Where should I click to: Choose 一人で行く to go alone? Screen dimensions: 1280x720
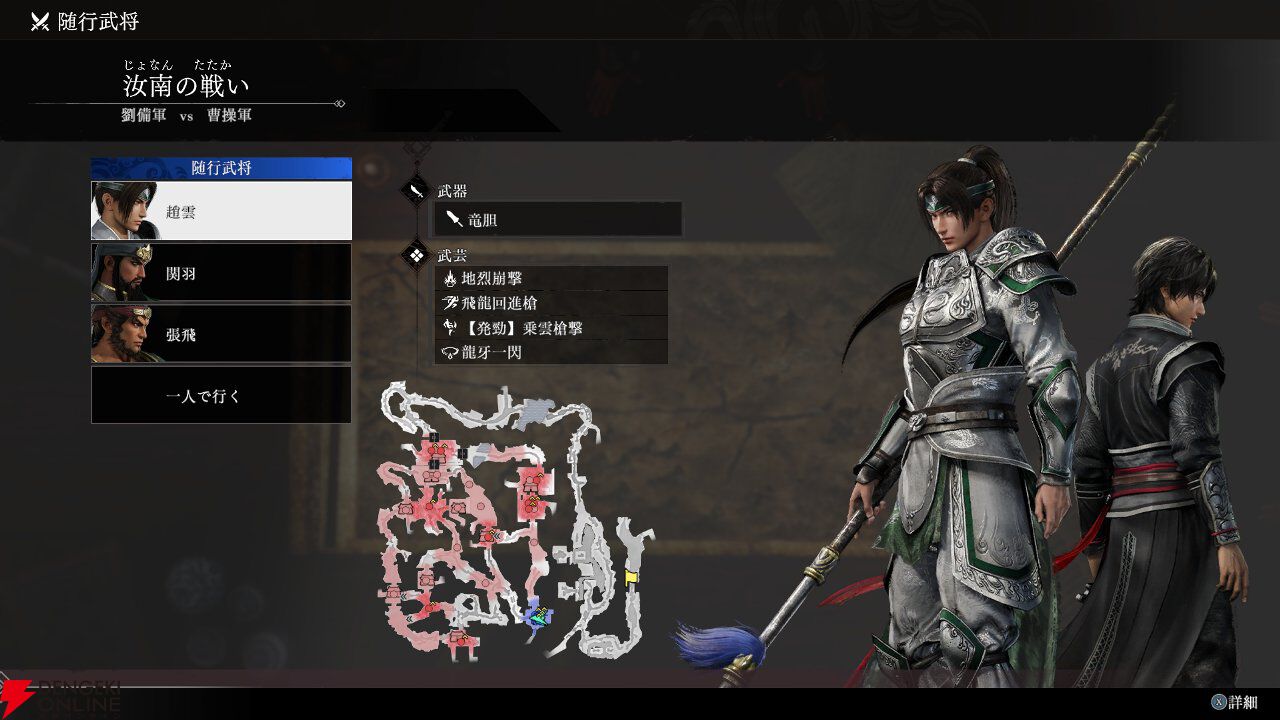(x=220, y=394)
